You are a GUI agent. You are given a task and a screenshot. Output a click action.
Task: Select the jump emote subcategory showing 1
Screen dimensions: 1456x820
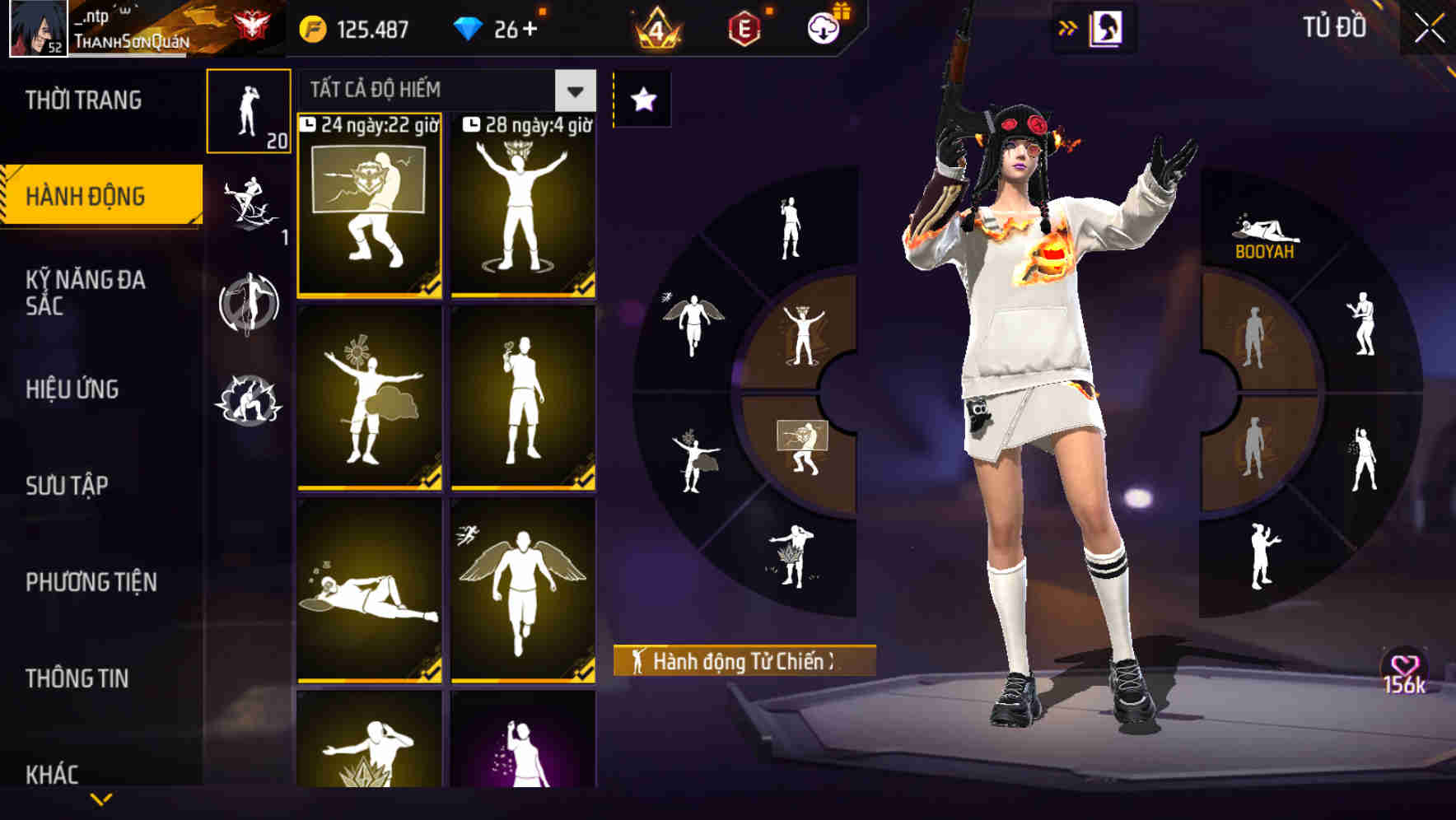tap(250, 206)
